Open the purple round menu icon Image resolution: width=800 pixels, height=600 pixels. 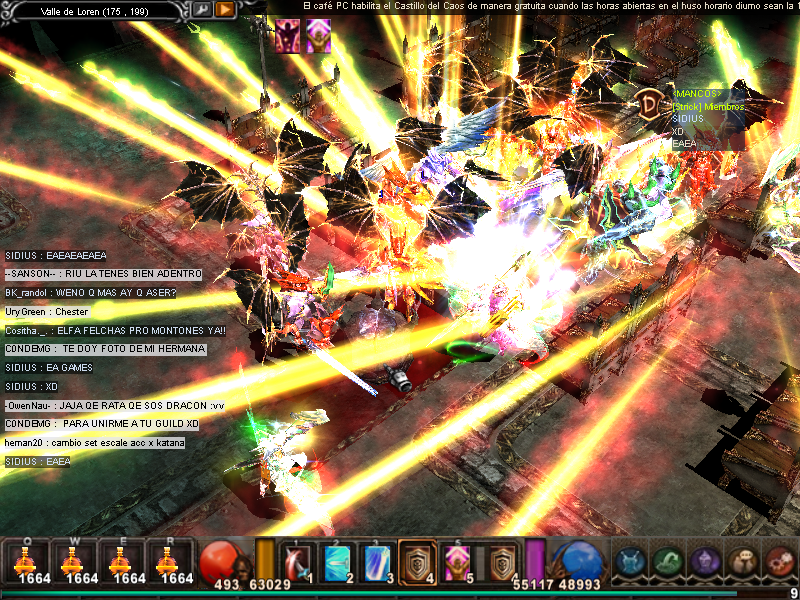[704, 561]
